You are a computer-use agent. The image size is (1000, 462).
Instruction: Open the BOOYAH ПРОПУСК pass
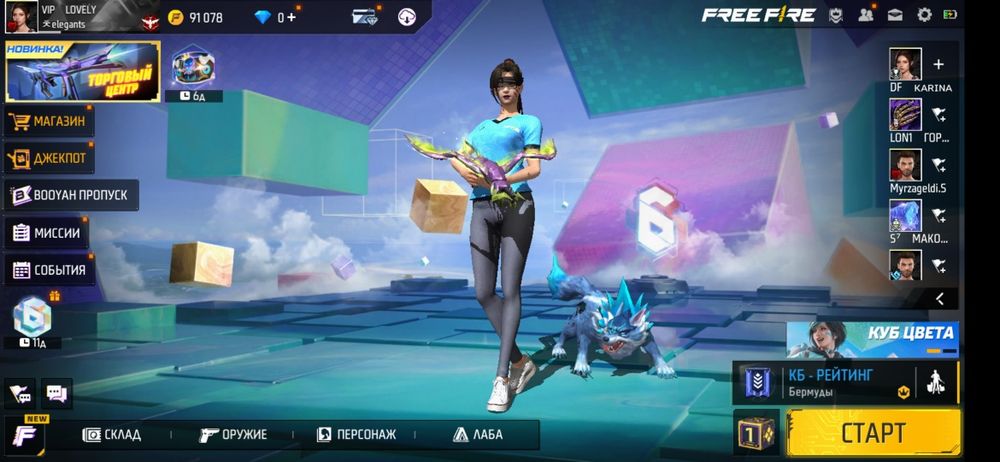70,195
